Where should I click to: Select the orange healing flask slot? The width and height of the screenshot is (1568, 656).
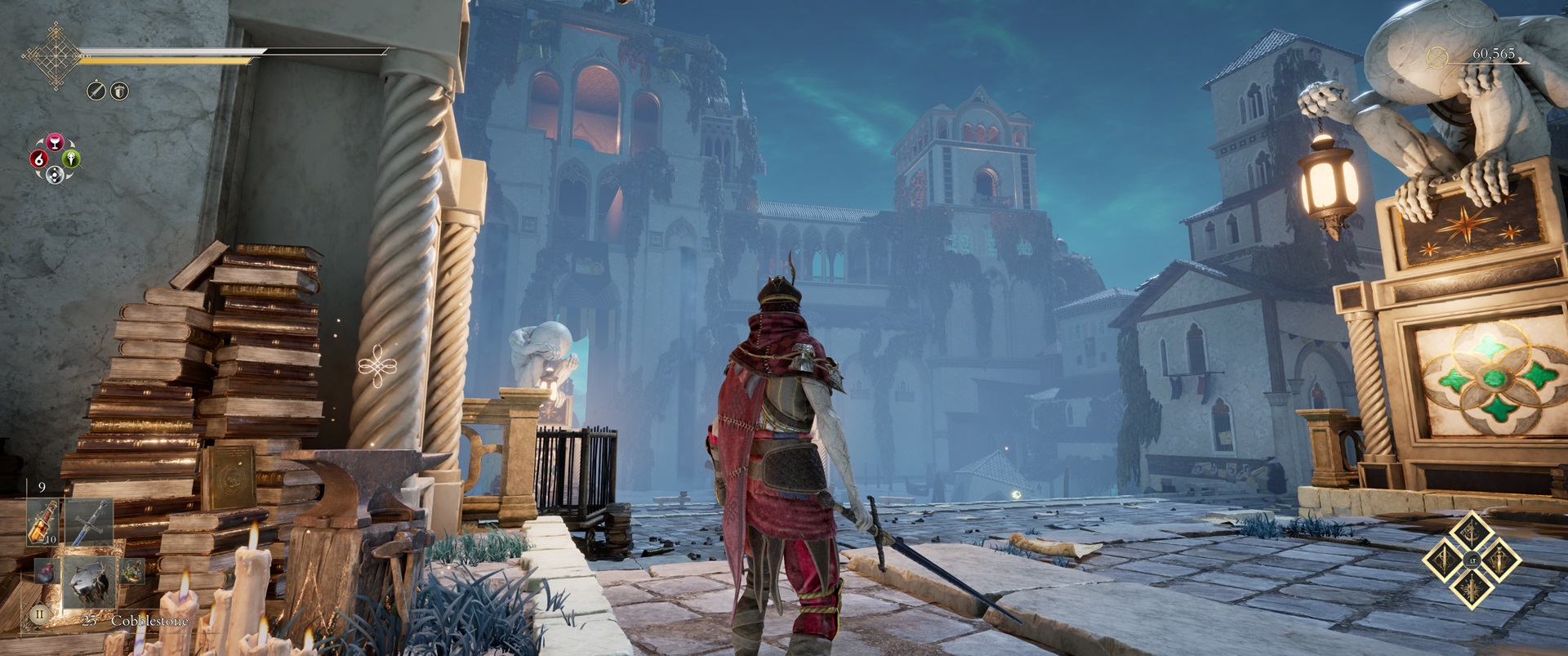coord(42,522)
